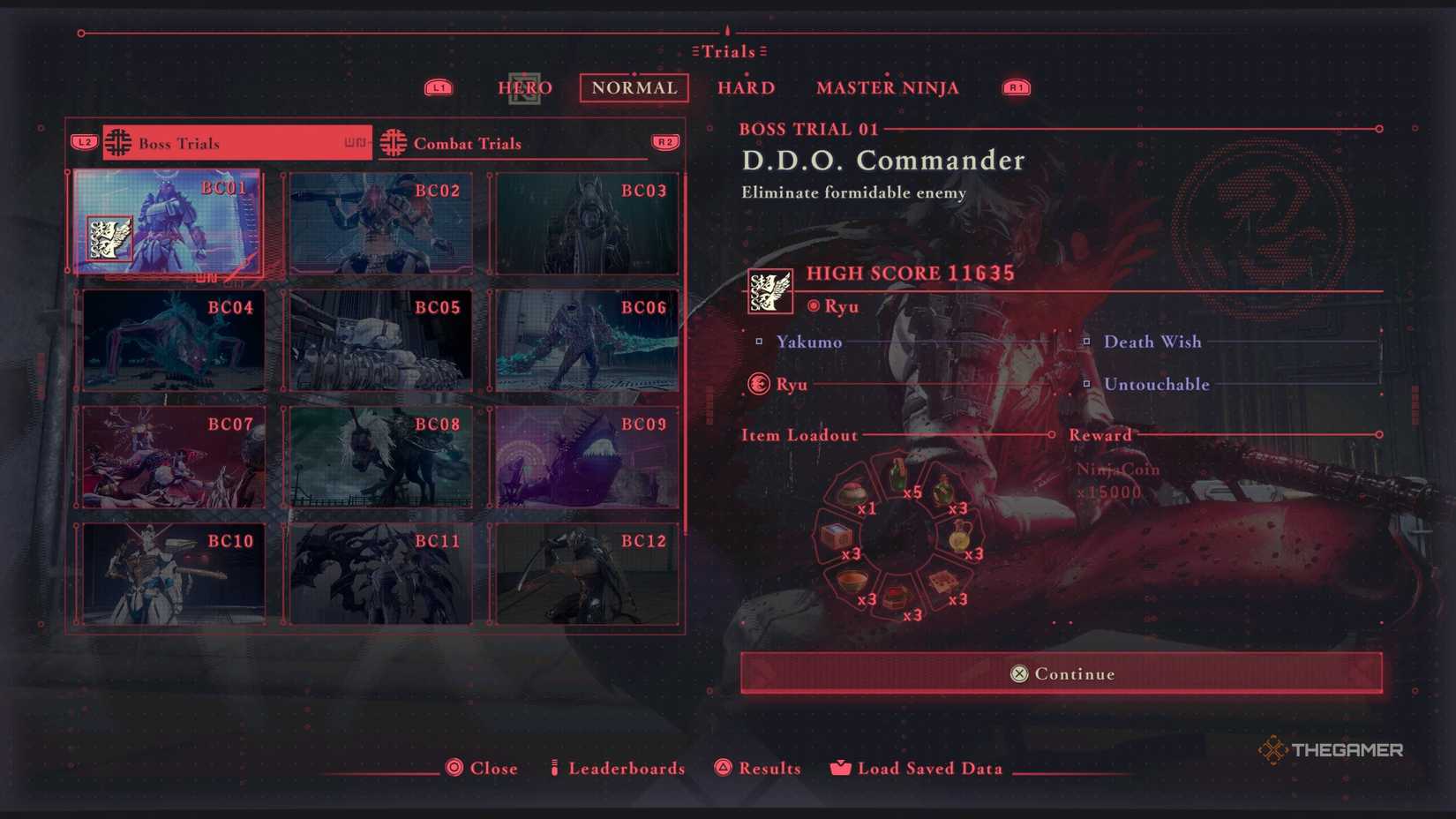Open the Leaderboards
Screen dimensions: 1456x819
click(x=626, y=769)
